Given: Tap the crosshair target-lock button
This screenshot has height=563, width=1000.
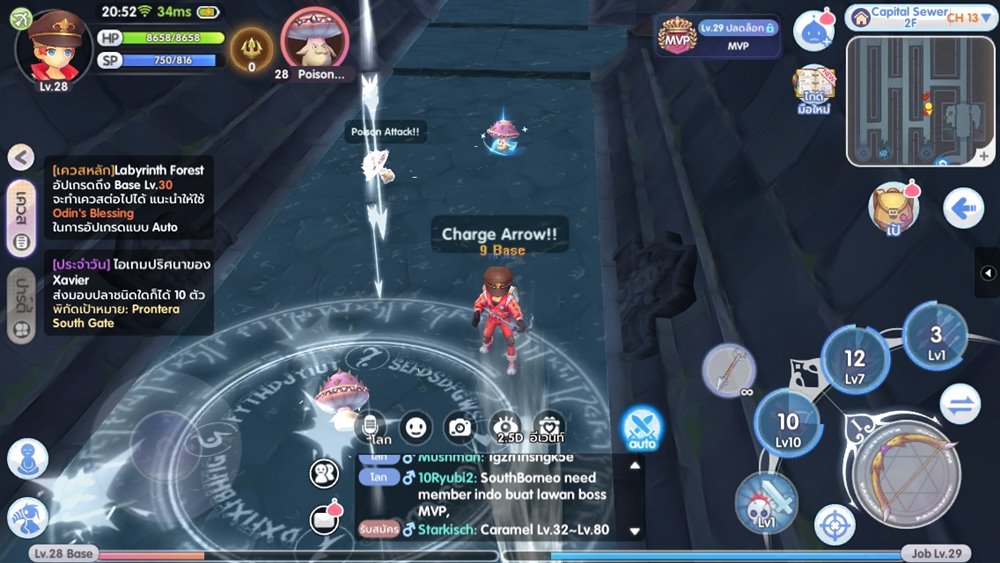Looking at the screenshot, I should 834,523.
